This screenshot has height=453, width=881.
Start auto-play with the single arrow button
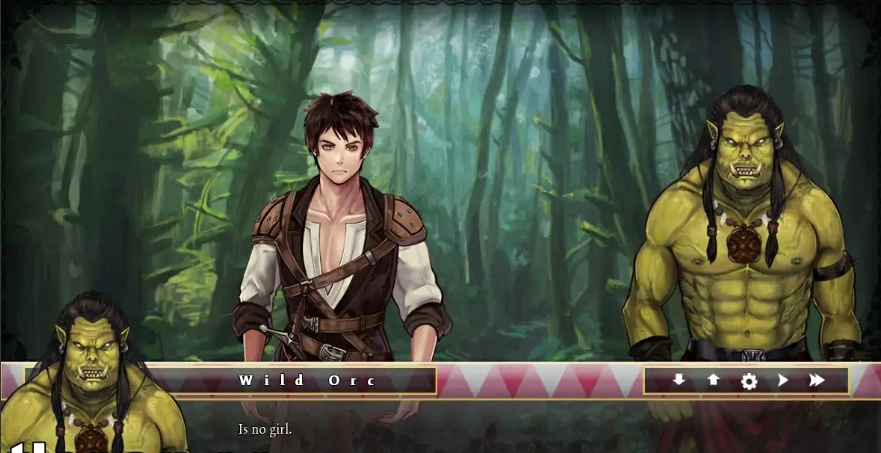click(783, 380)
